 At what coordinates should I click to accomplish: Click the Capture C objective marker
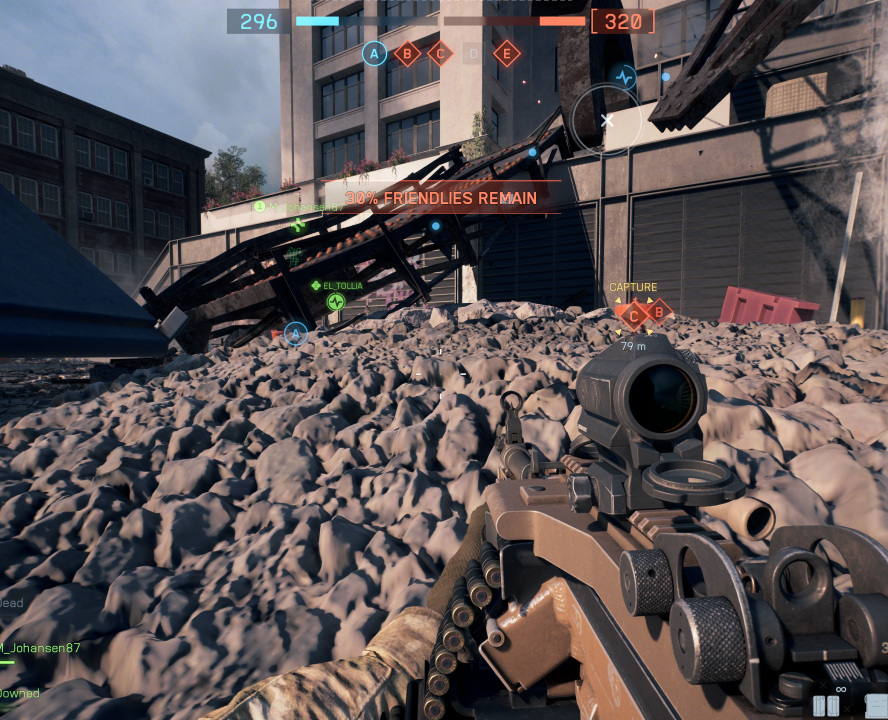click(633, 316)
